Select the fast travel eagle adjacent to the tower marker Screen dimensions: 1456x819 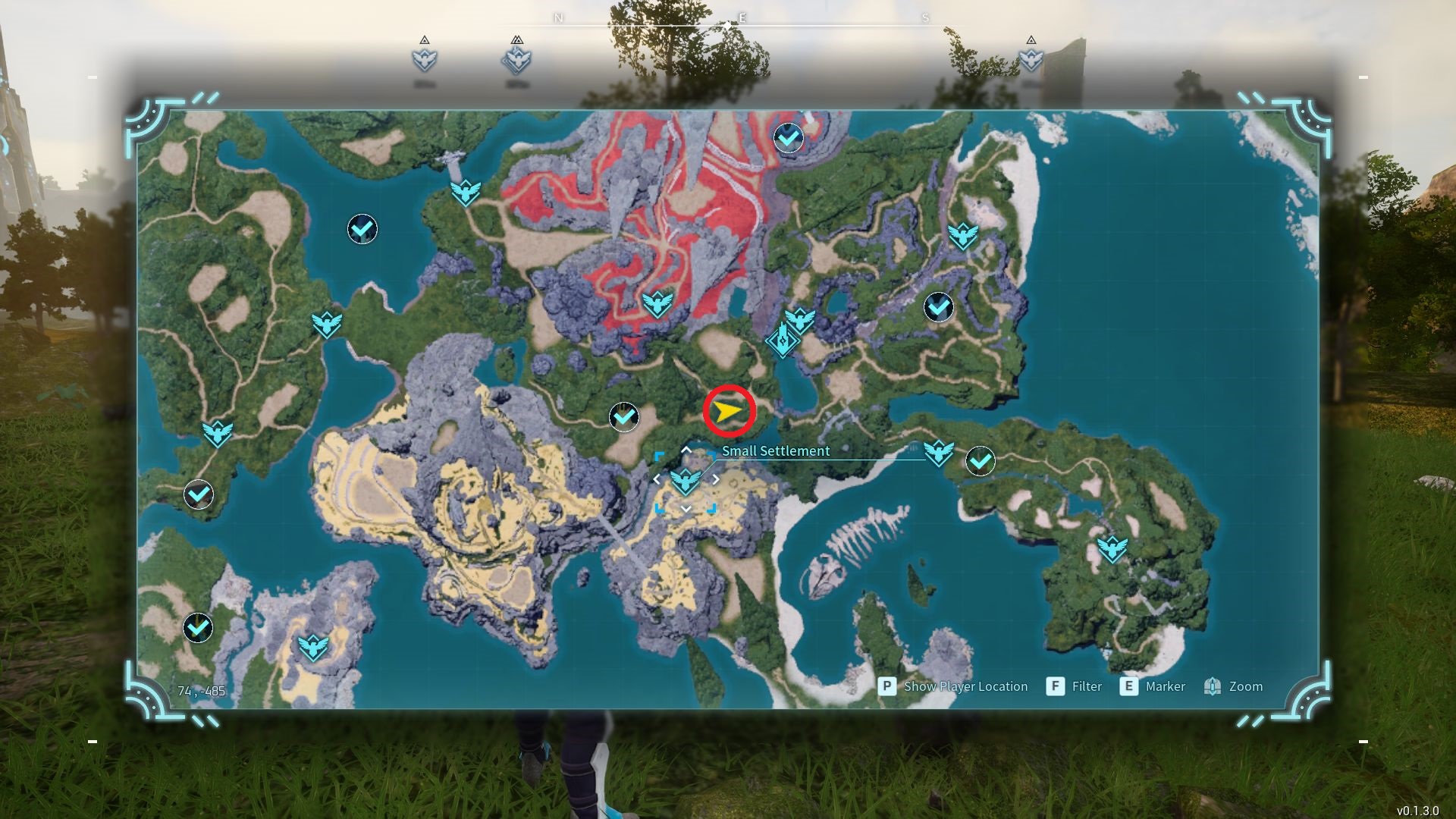pyautogui.click(x=800, y=320)
